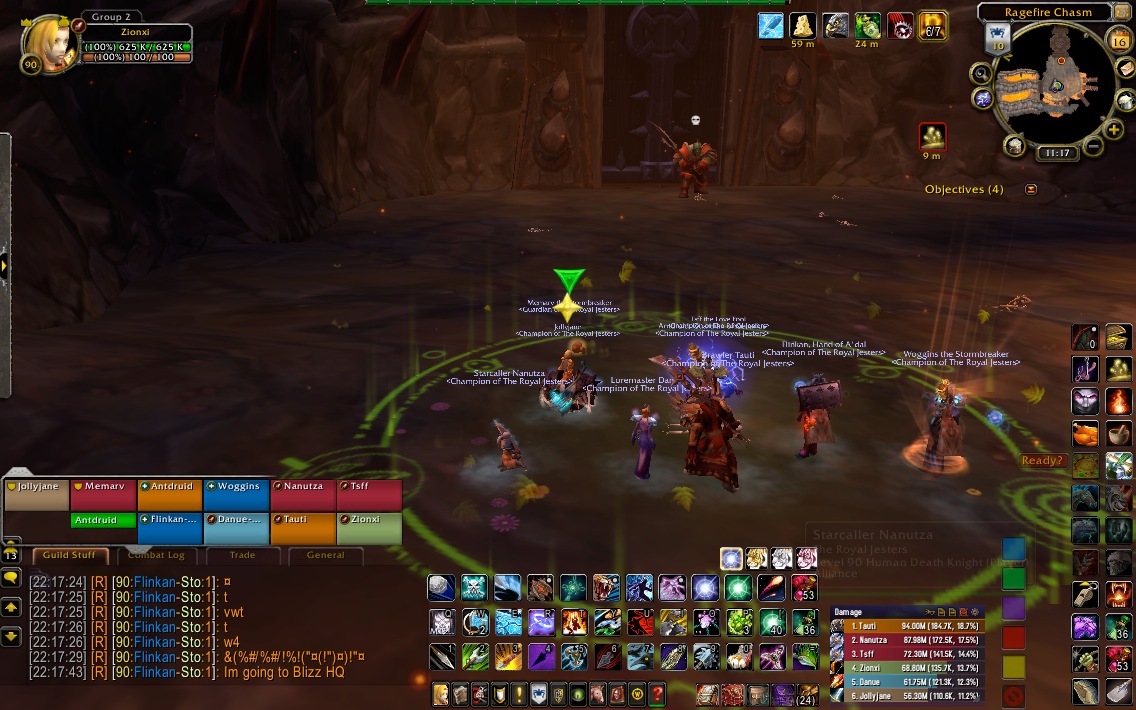Select the cheese food buff icon

[803, 26]
